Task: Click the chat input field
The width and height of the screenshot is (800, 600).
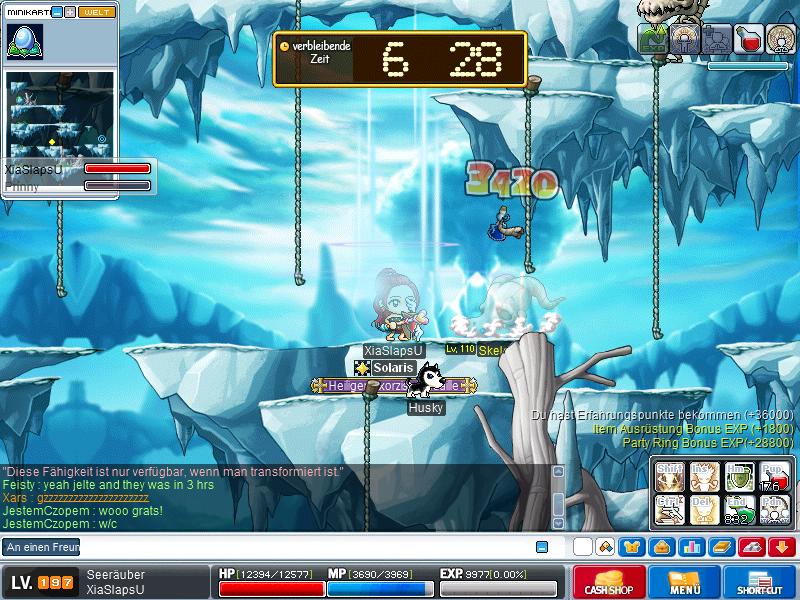Action: tap(300, 547)
